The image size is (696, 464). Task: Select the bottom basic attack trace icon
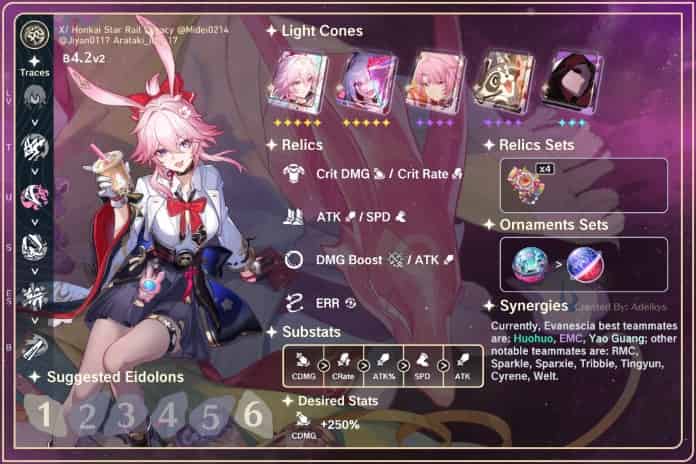coord(34,345)
